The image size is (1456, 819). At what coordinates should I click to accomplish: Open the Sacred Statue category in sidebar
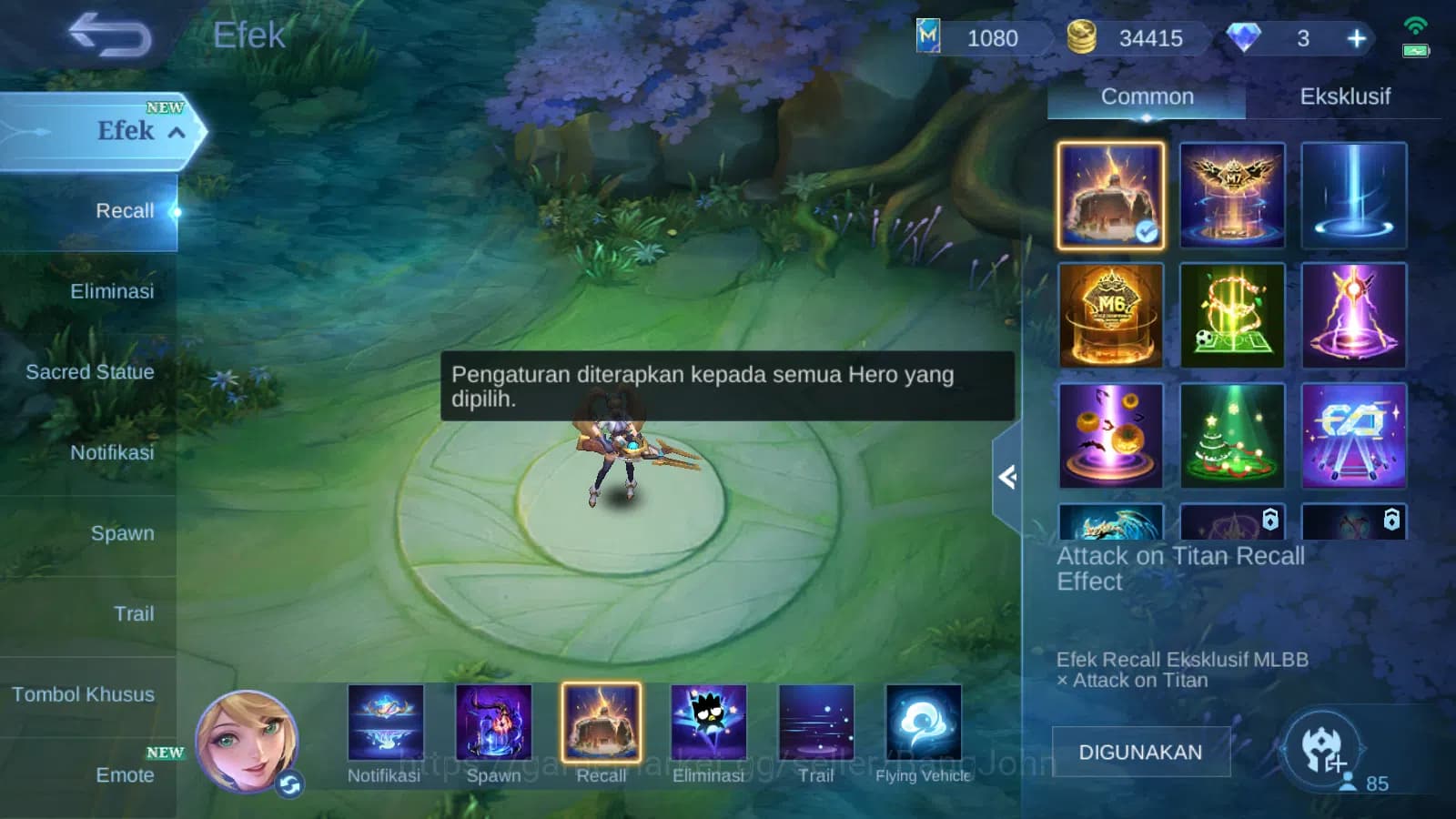[89, 372]
